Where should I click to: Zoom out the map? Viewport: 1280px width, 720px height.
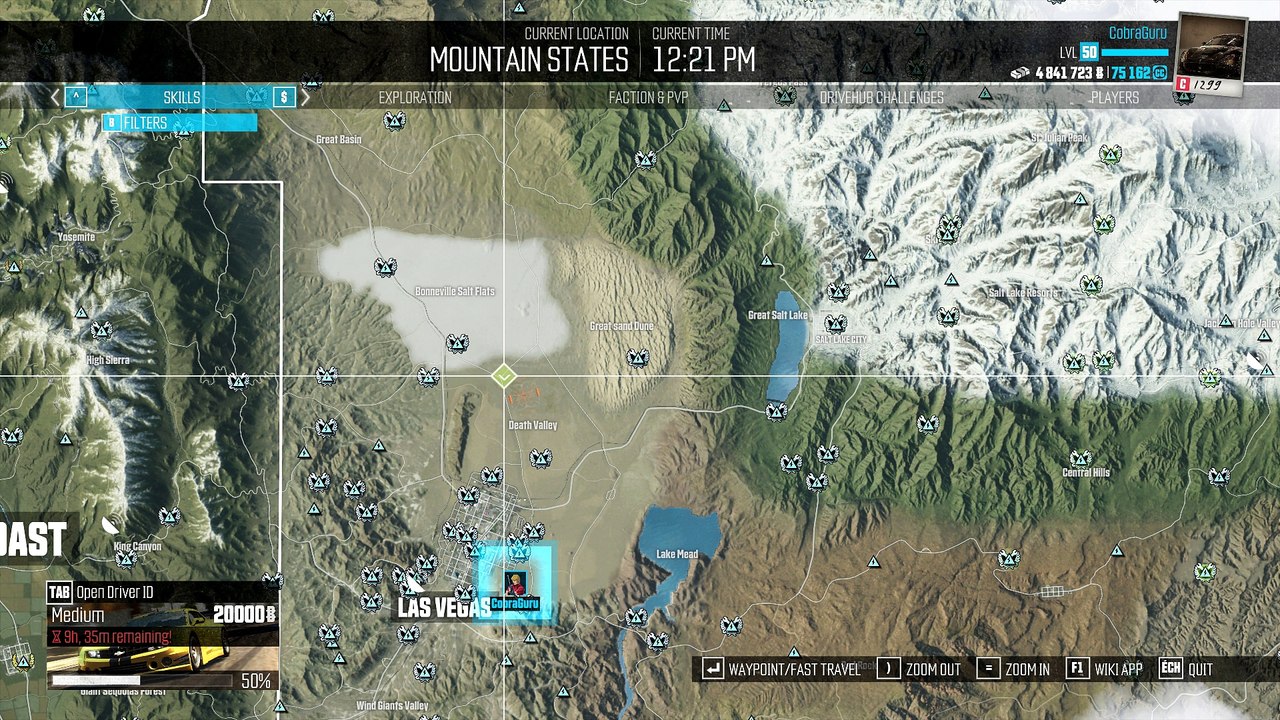coord(922,669)
